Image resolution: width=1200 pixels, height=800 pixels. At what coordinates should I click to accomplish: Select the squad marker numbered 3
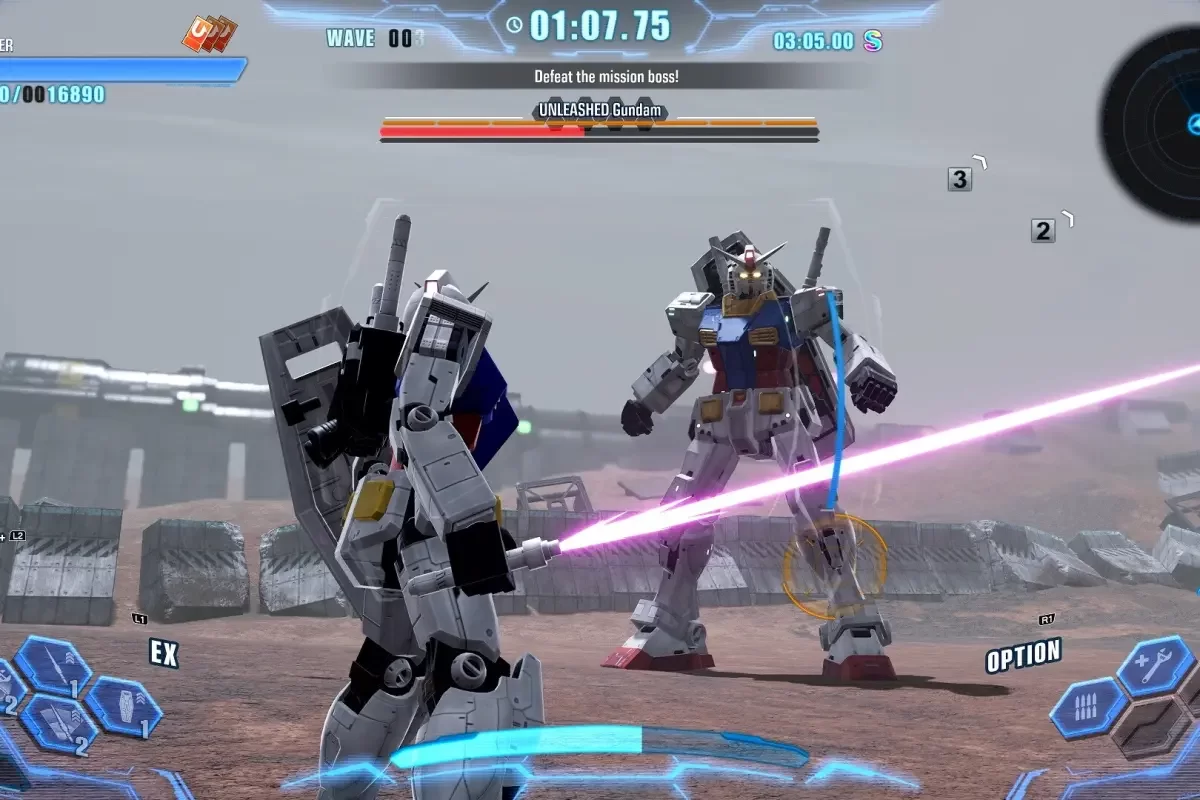[x=960, y=179]
